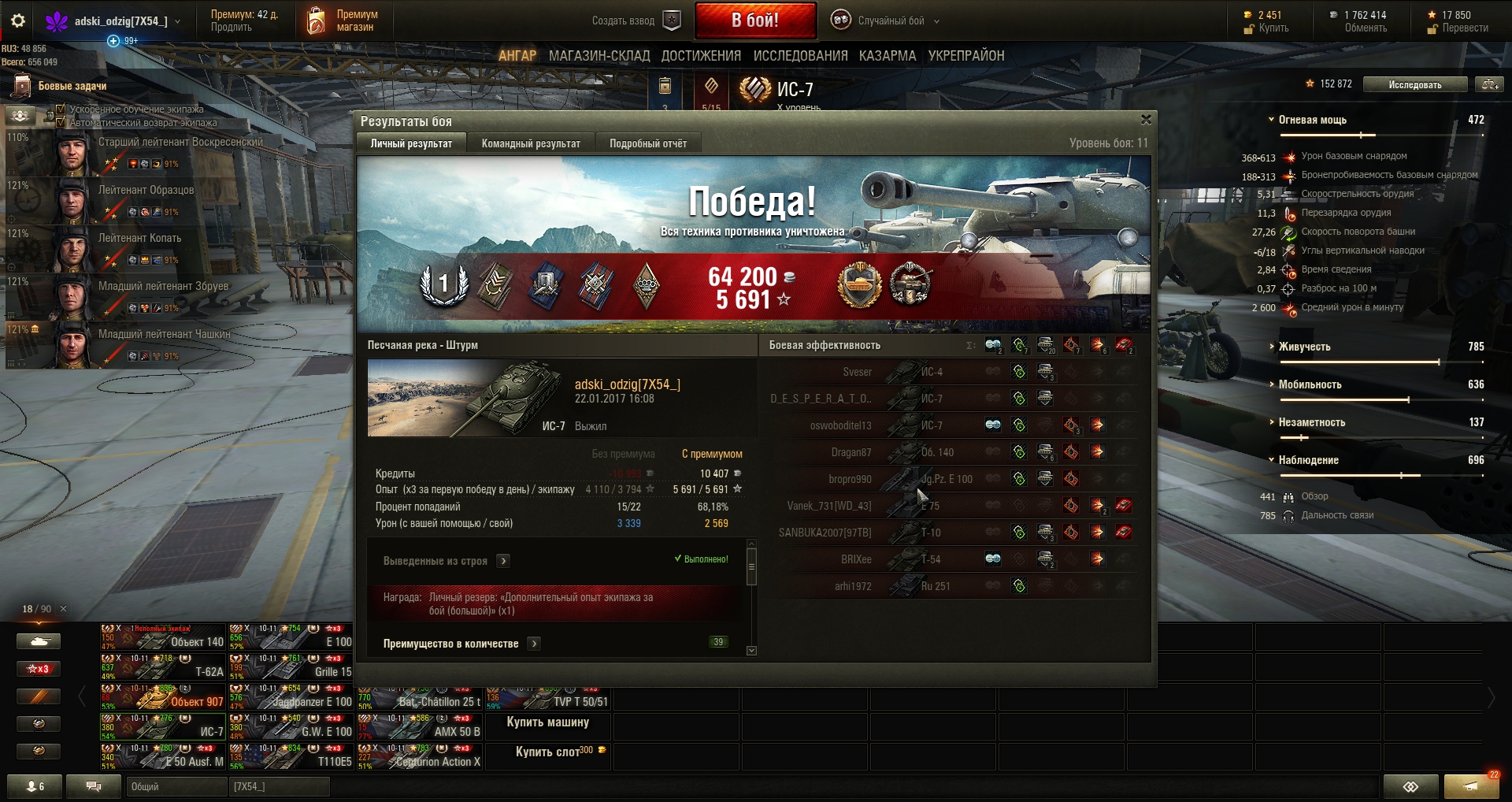
Task: Open the settings gear menu
Action: click(x=18, y=21)
